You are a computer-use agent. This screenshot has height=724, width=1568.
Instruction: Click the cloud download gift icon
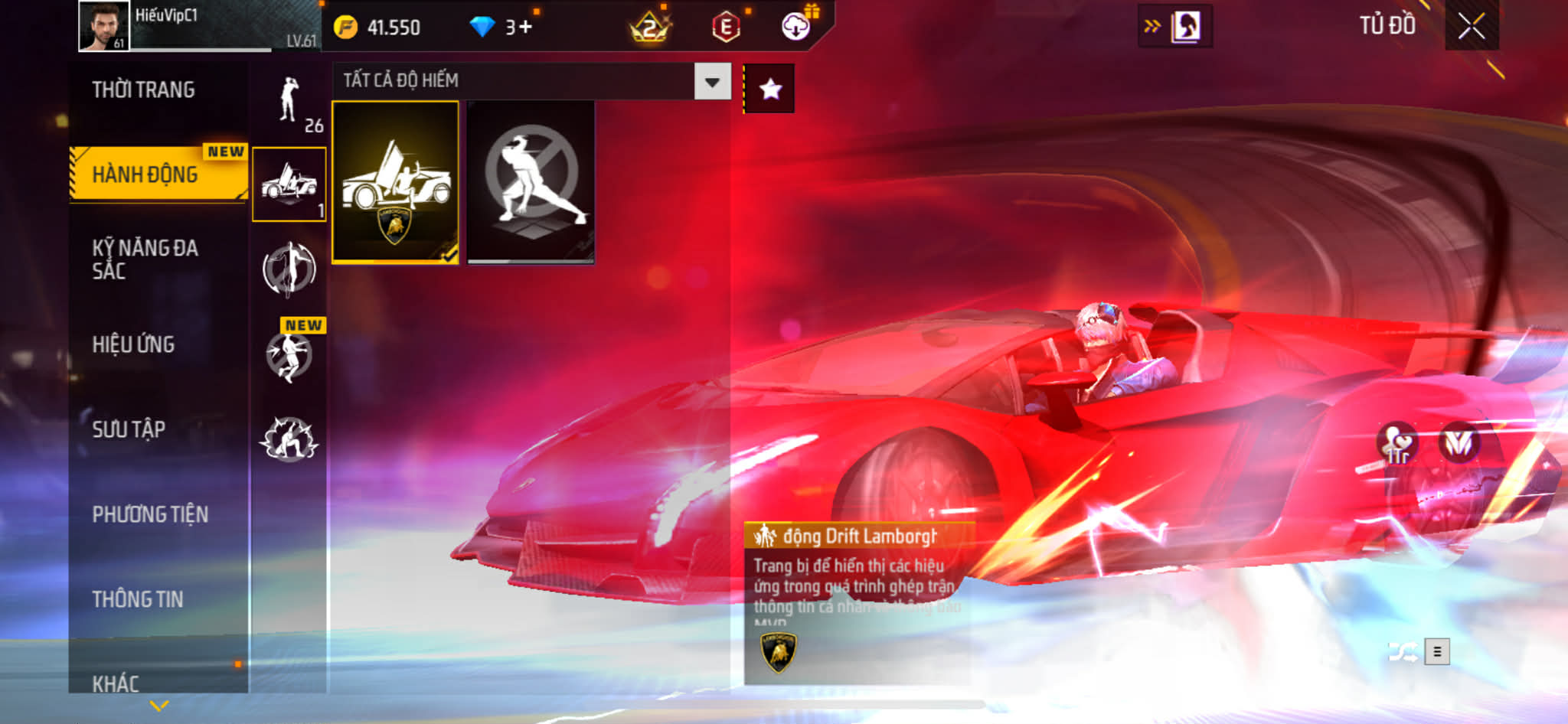pos(796,27)
